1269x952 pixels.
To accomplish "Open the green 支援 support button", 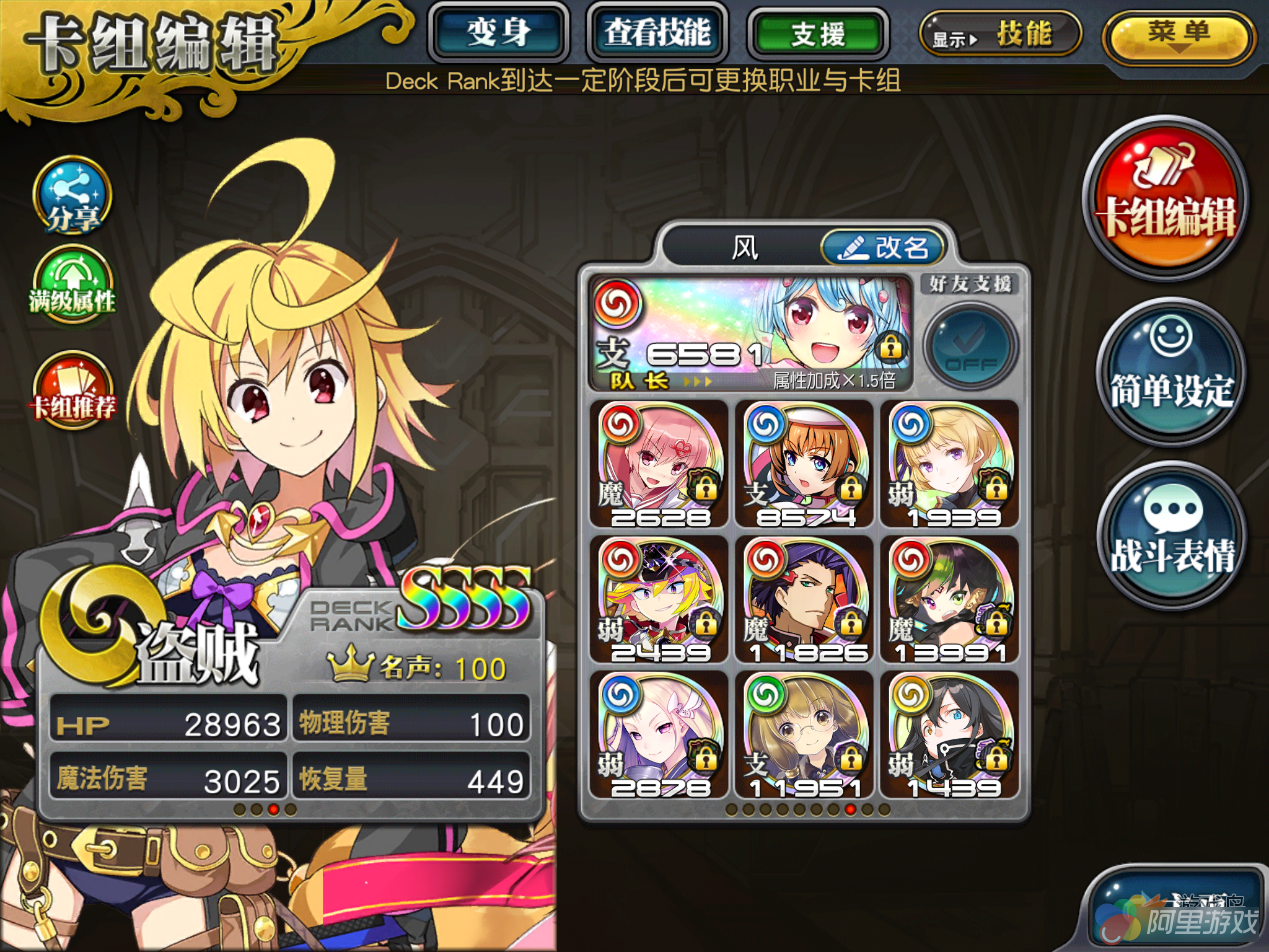I will (817, 34).
